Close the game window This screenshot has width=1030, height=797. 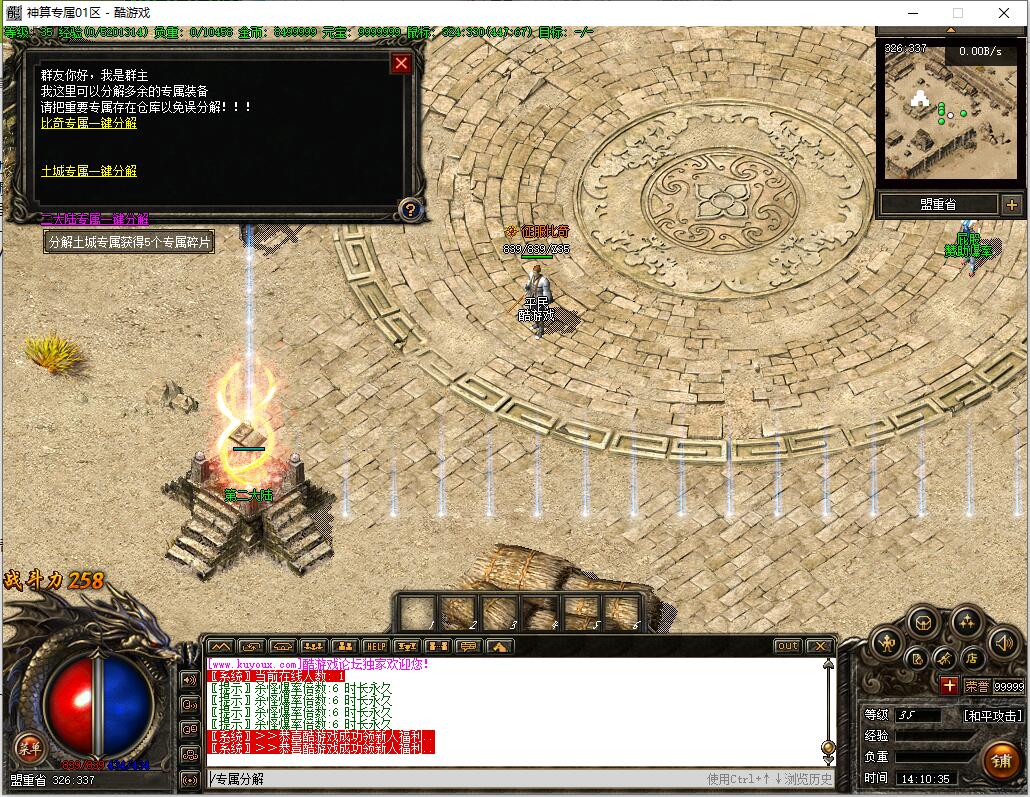coord(1004,13)
